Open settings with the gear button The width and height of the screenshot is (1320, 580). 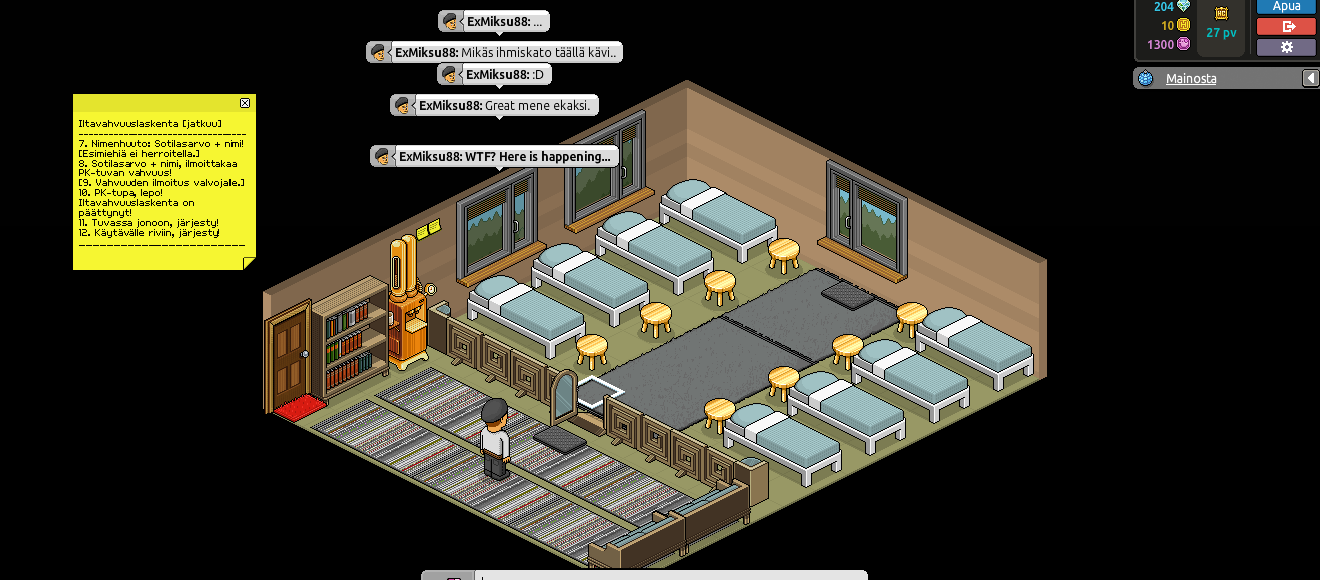[1286, 47]
